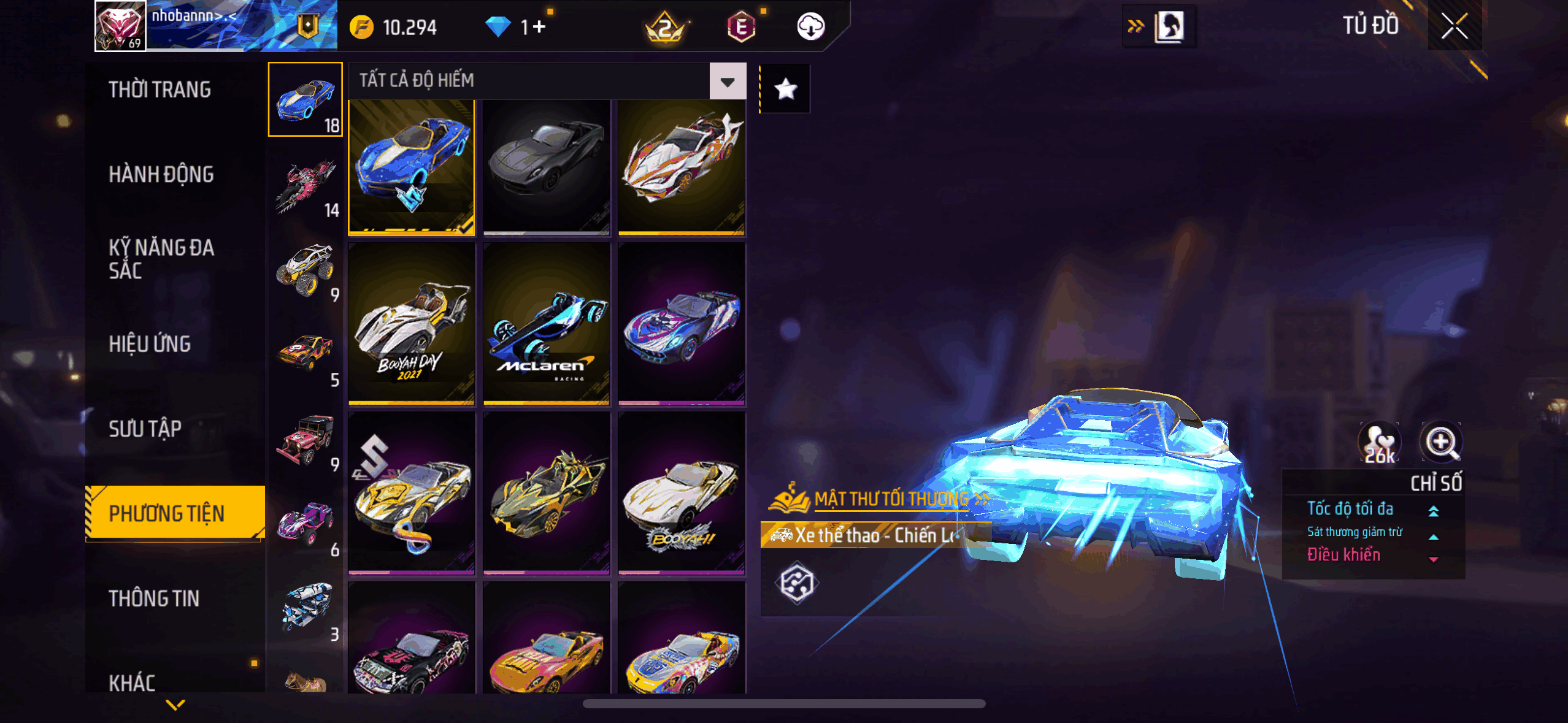Viewport: 1568px width, 723px height.
Task: Go to the Sưu Tập tab
Action: pyautogui.click(x=145, y=429)
